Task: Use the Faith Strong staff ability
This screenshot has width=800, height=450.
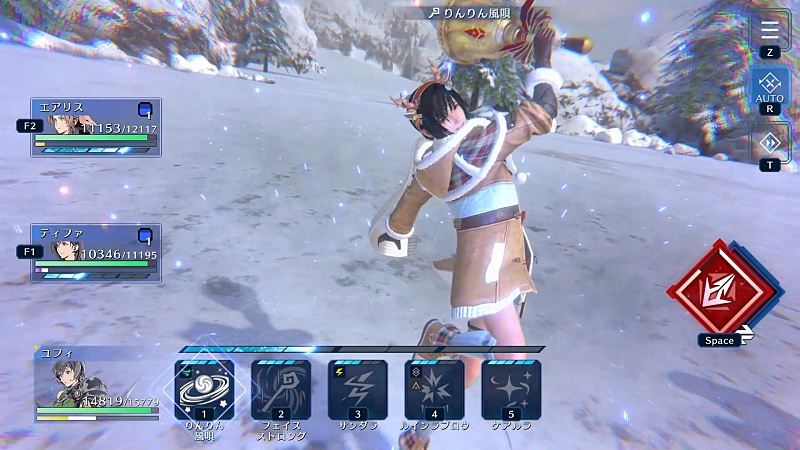Action: pos(281,388)
